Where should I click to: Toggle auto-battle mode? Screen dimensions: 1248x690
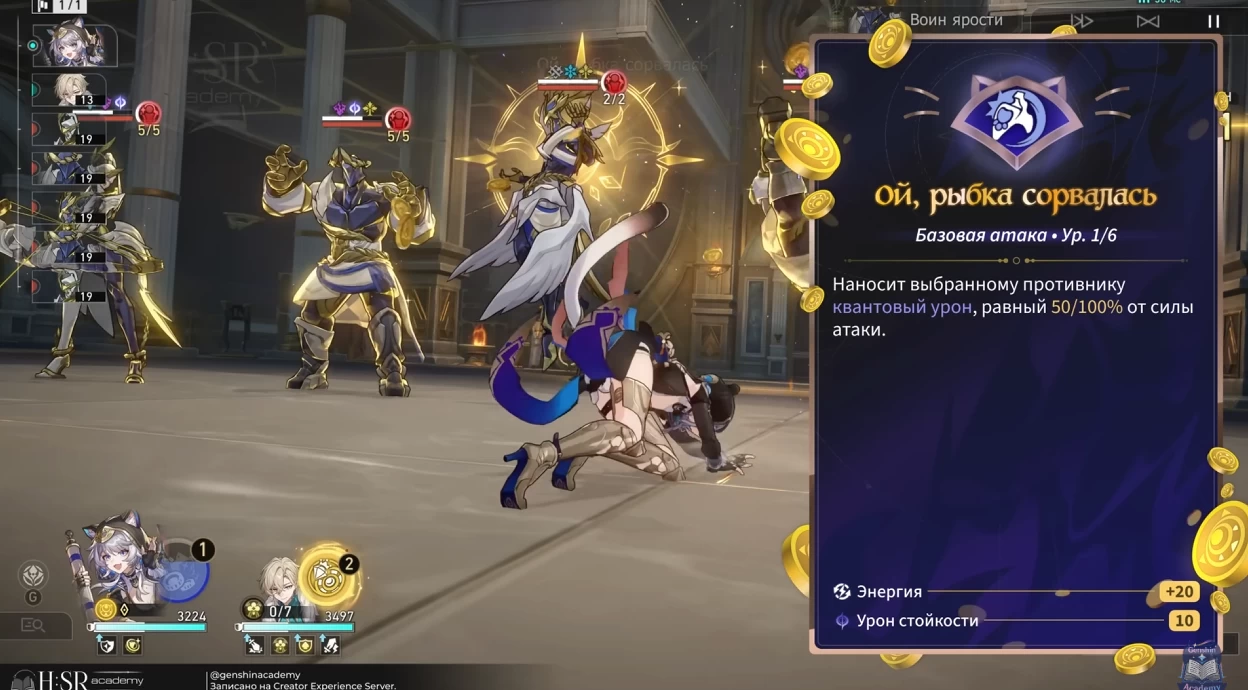pos(1148,21)
